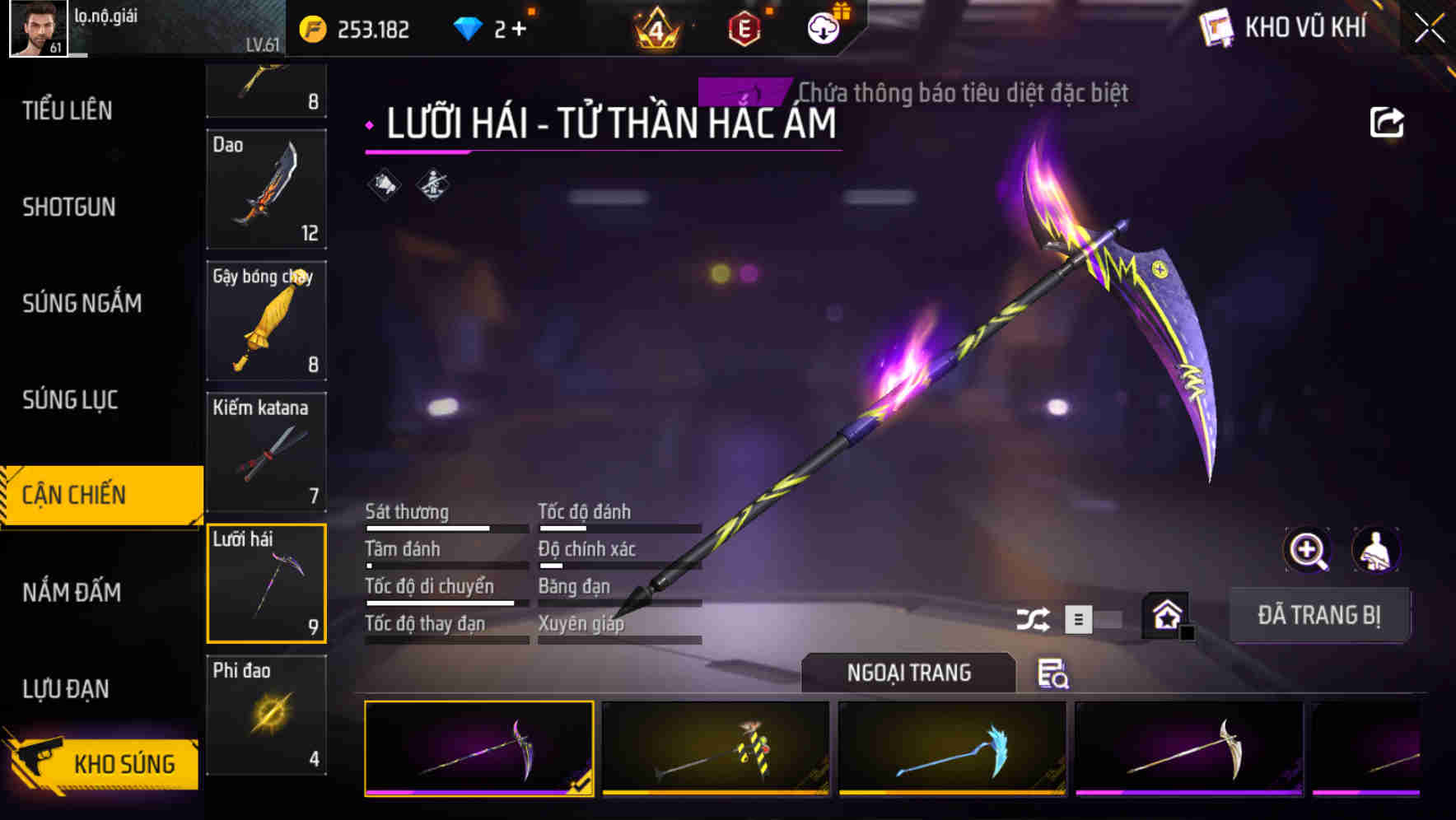Open the E event badge in the top bar
The image size is (1456, 820).
(x=745, y=27)
